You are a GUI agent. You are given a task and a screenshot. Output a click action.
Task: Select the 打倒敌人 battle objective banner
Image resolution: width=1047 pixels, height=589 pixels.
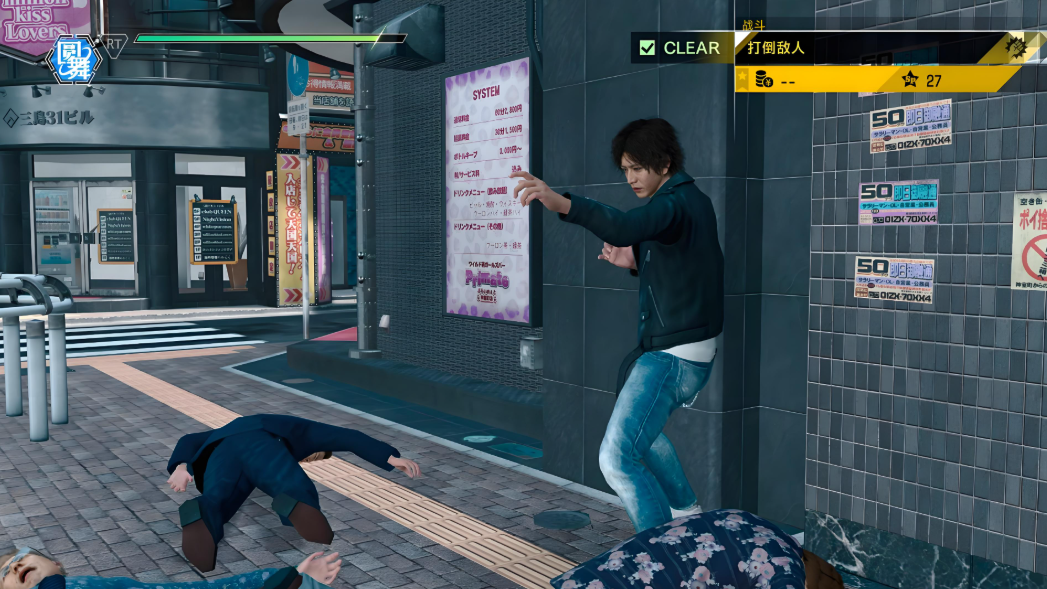(868, 48)
